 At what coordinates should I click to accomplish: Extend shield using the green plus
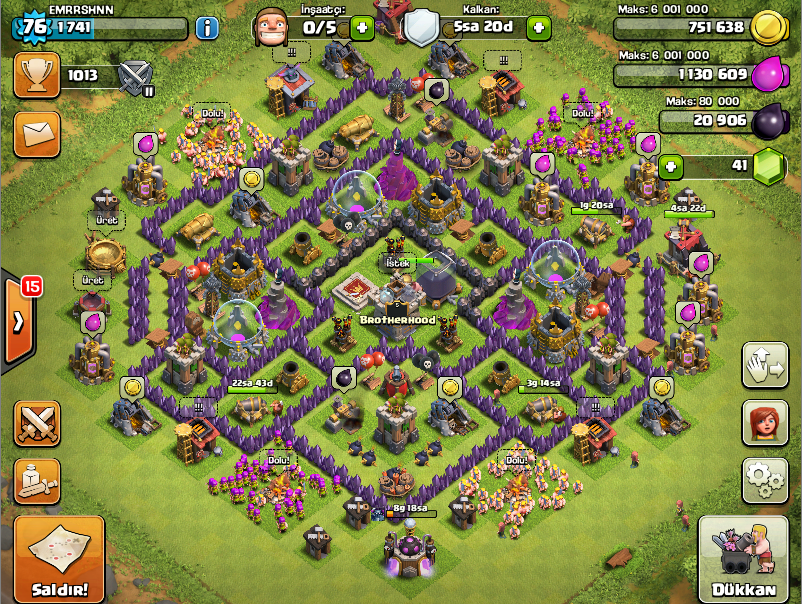[x=538, y=27]
